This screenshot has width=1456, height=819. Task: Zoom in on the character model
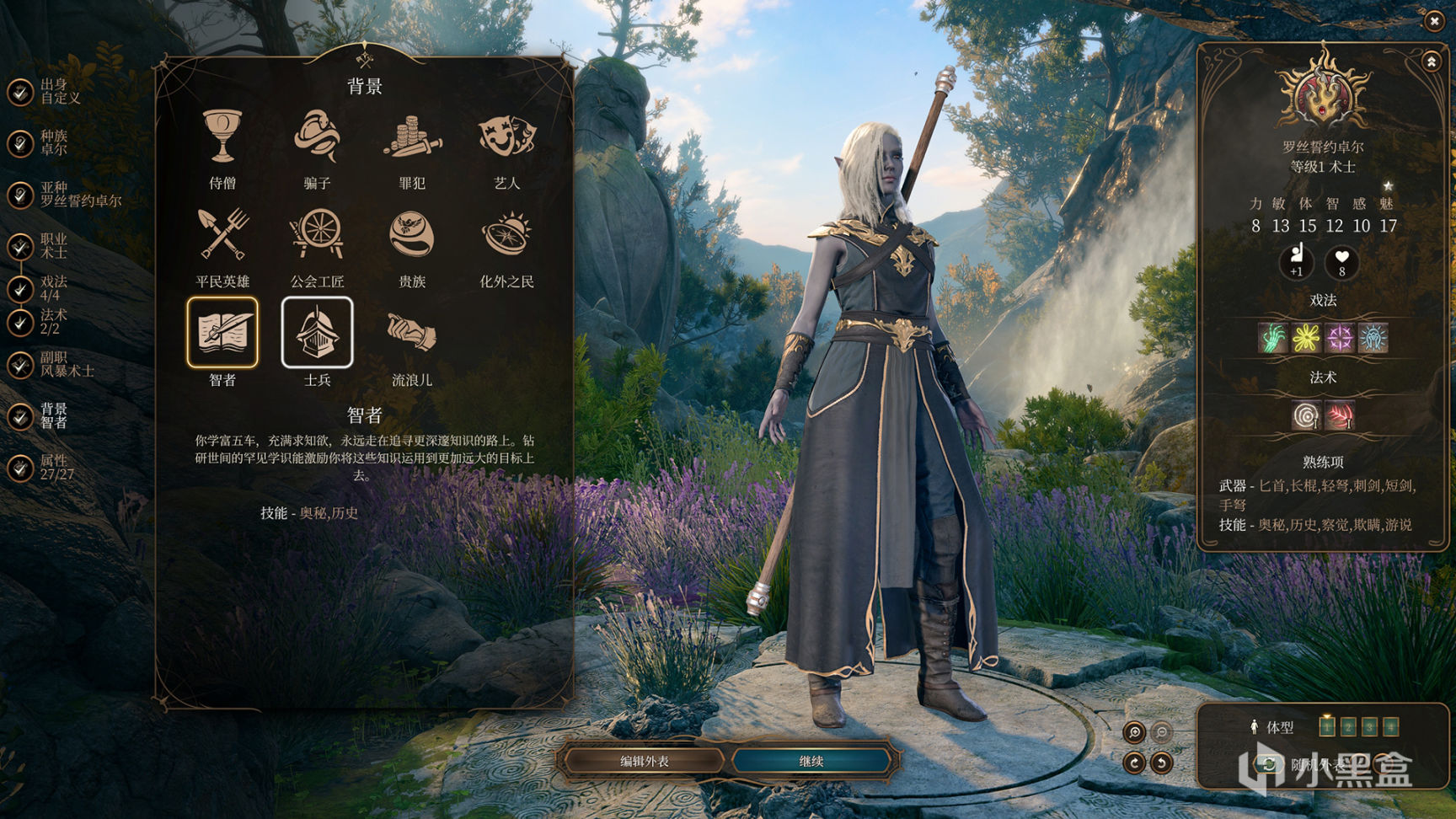coord(1134,732)
